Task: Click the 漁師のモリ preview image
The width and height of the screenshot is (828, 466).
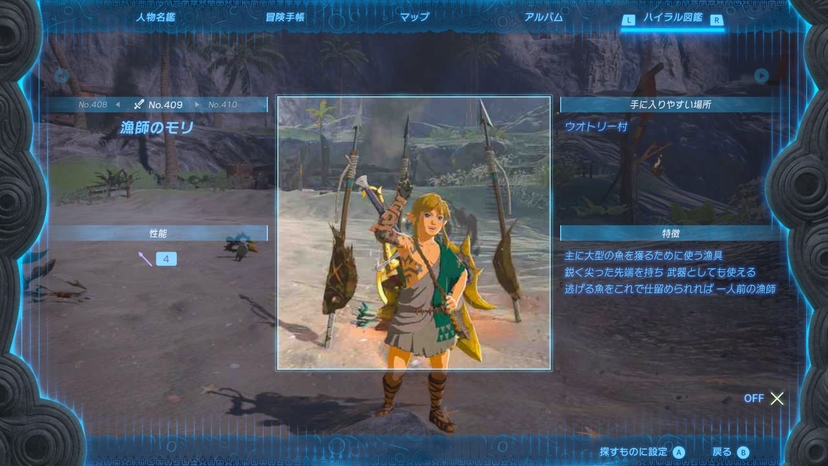Action: pyautogui.click(x=413, y=232)
